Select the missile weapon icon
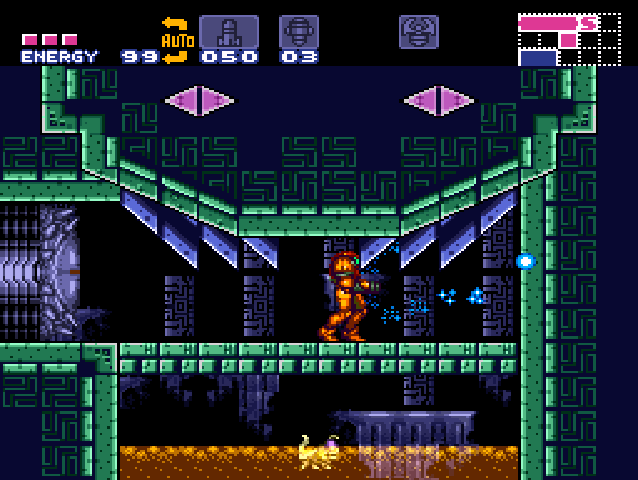638x480 pixels. click(228, 32)
